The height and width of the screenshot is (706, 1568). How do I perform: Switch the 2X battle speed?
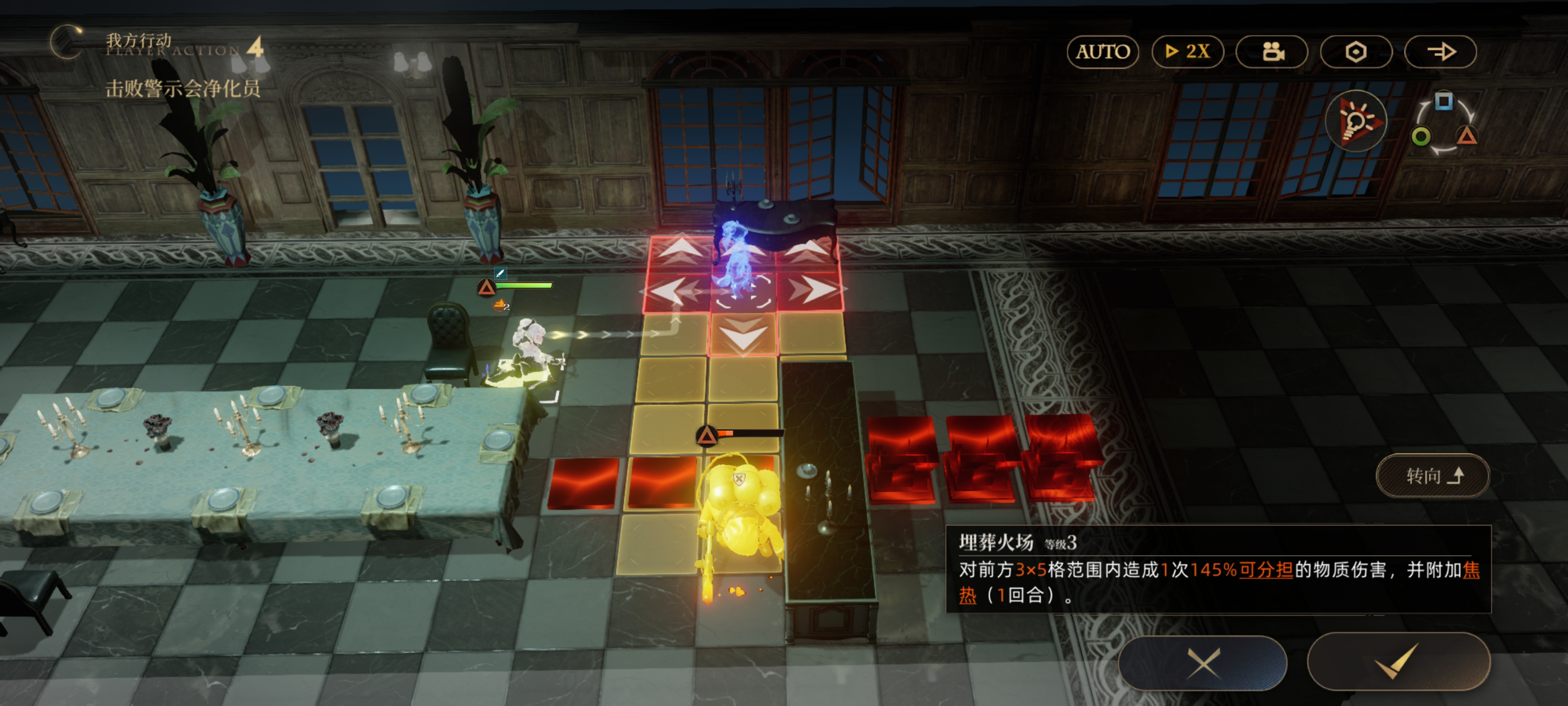pos(1187,52)
